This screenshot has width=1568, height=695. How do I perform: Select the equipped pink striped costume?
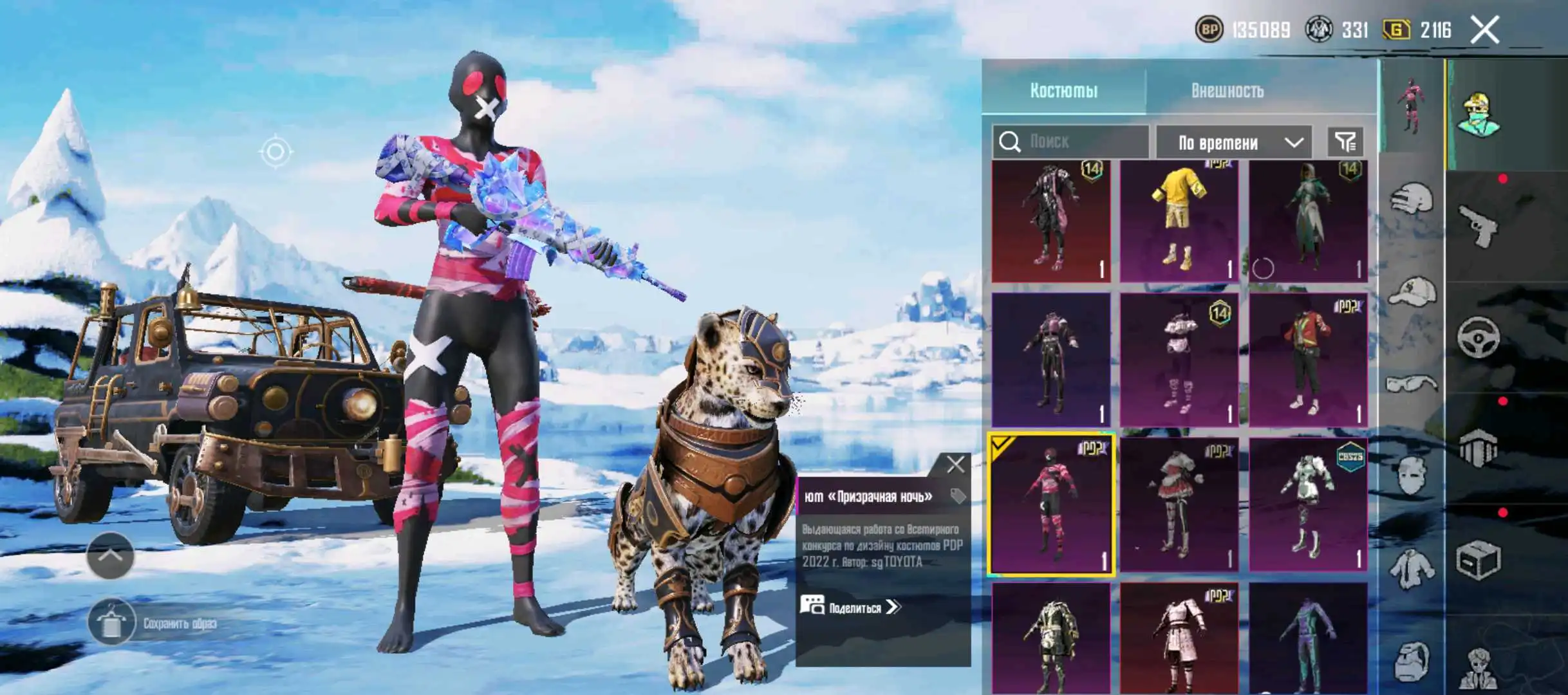(1050, 505)
